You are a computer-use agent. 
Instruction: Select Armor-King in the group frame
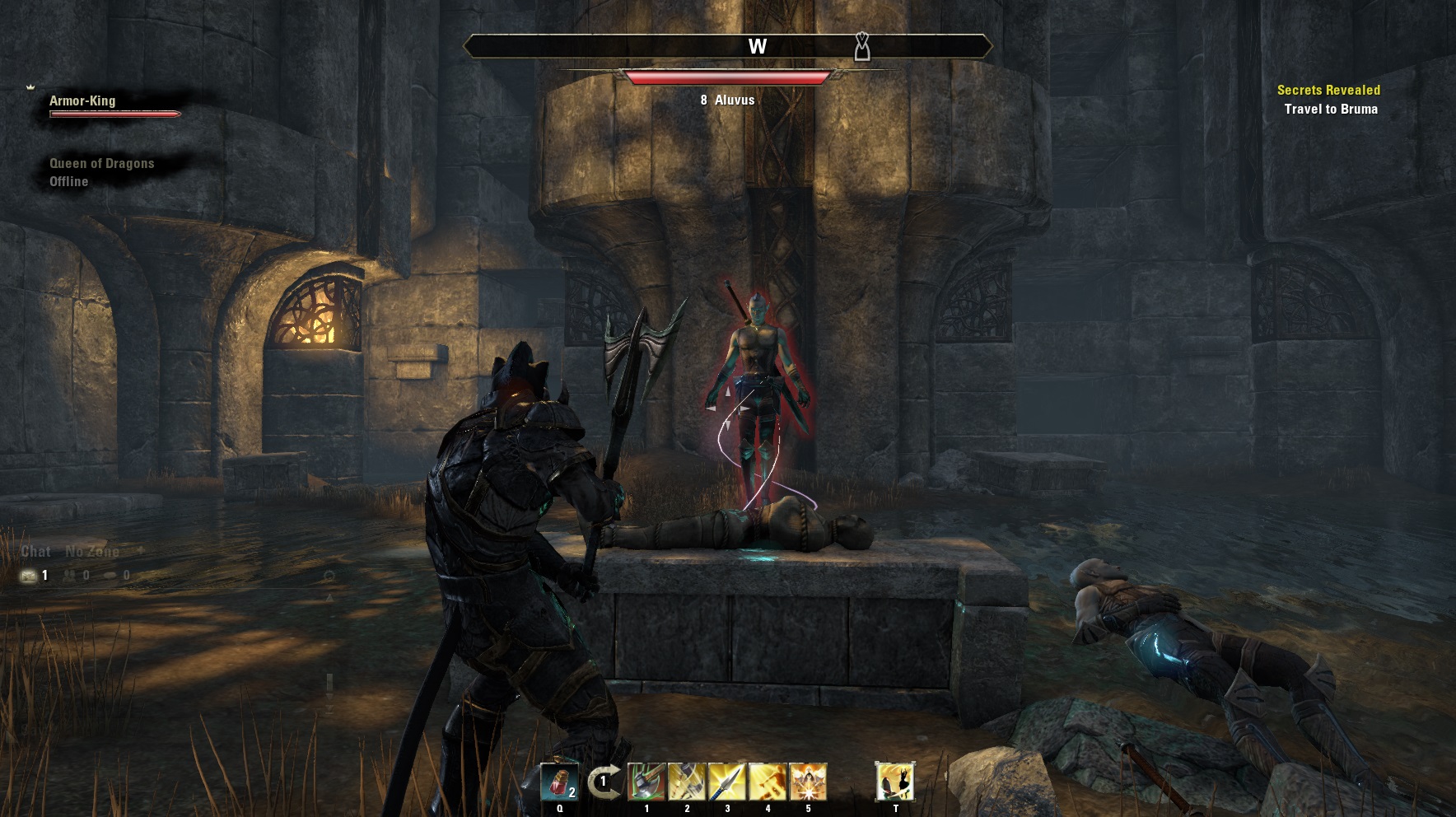click(x=82, y=101)
